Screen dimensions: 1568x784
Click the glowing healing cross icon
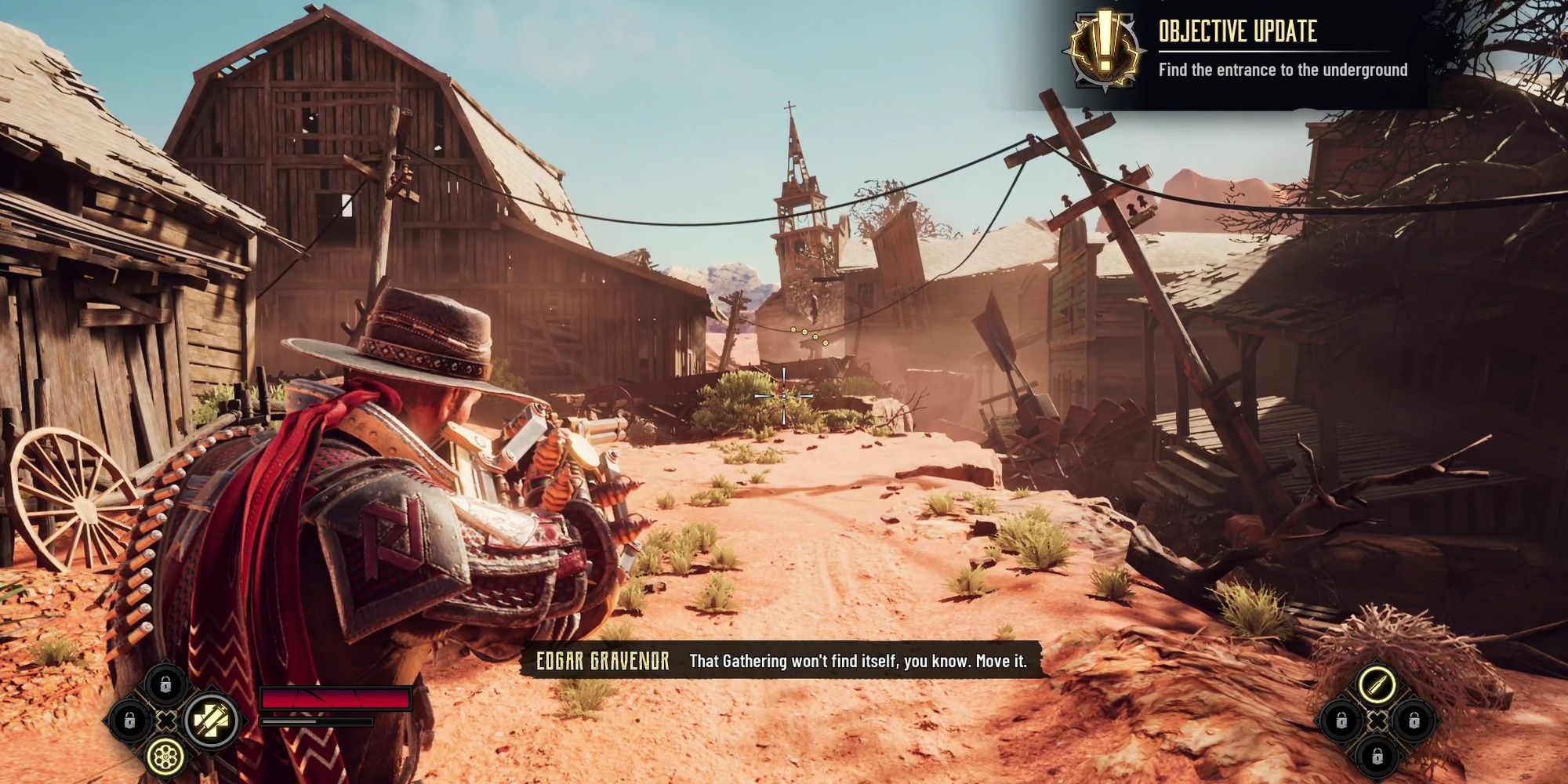click(212, 720)
